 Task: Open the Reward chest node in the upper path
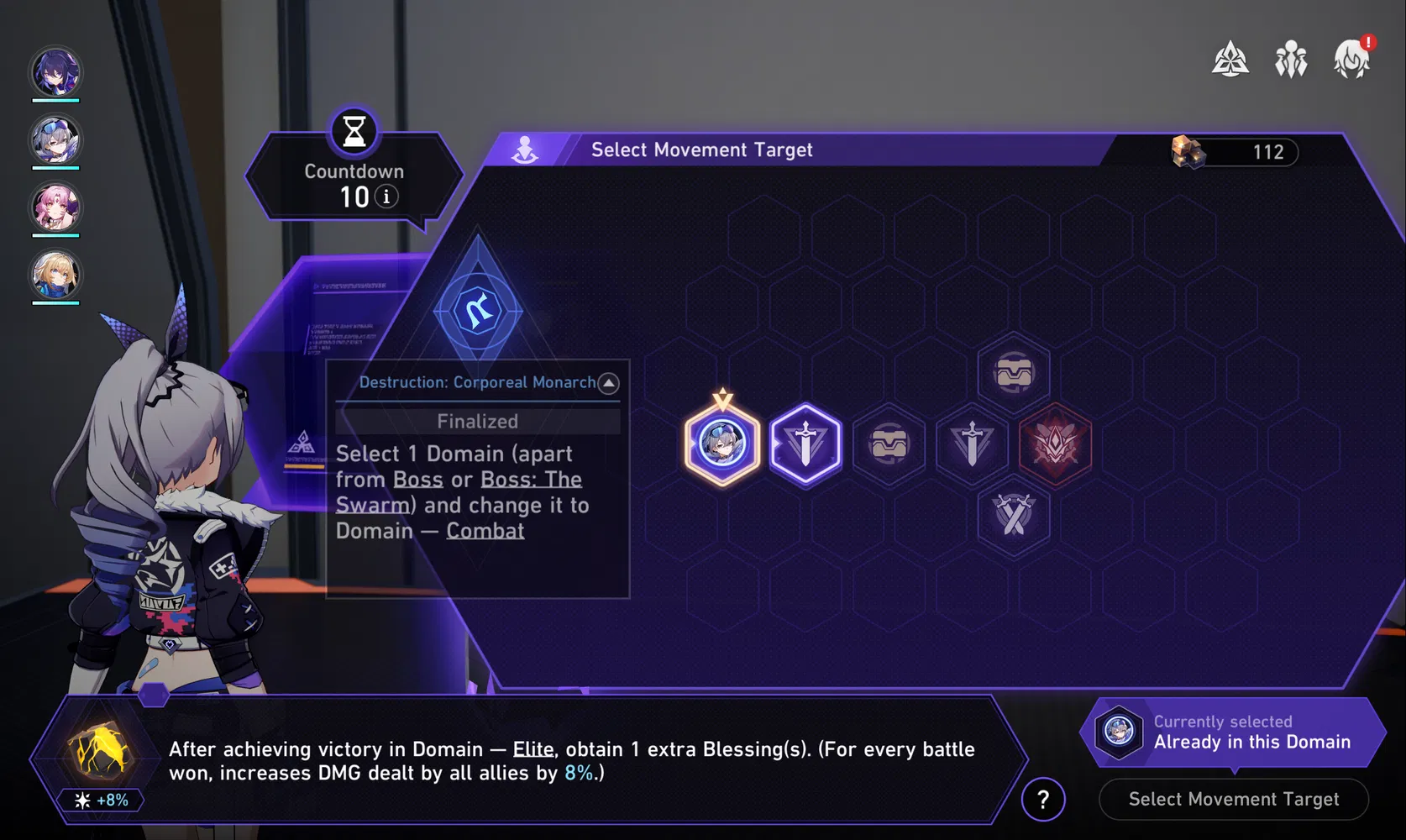pos(1013,372)
